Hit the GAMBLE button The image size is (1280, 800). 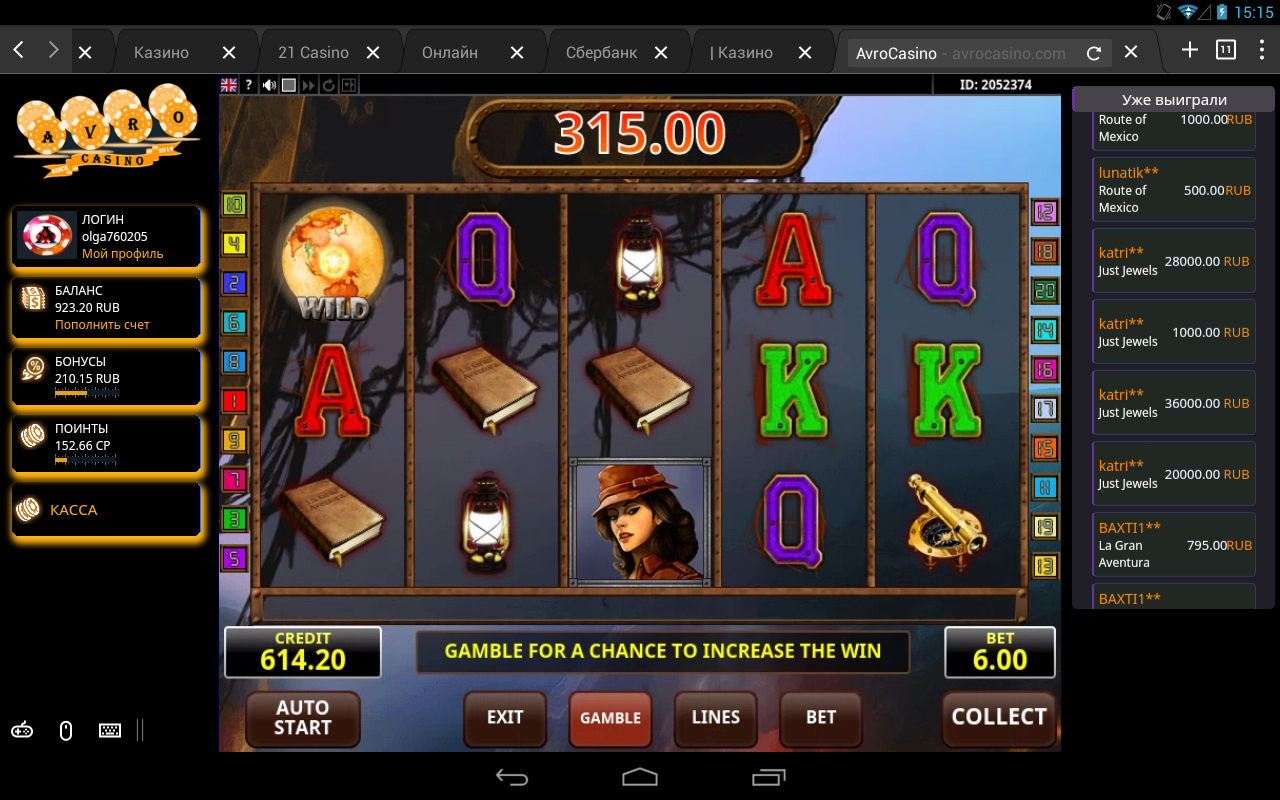[610, 718]
